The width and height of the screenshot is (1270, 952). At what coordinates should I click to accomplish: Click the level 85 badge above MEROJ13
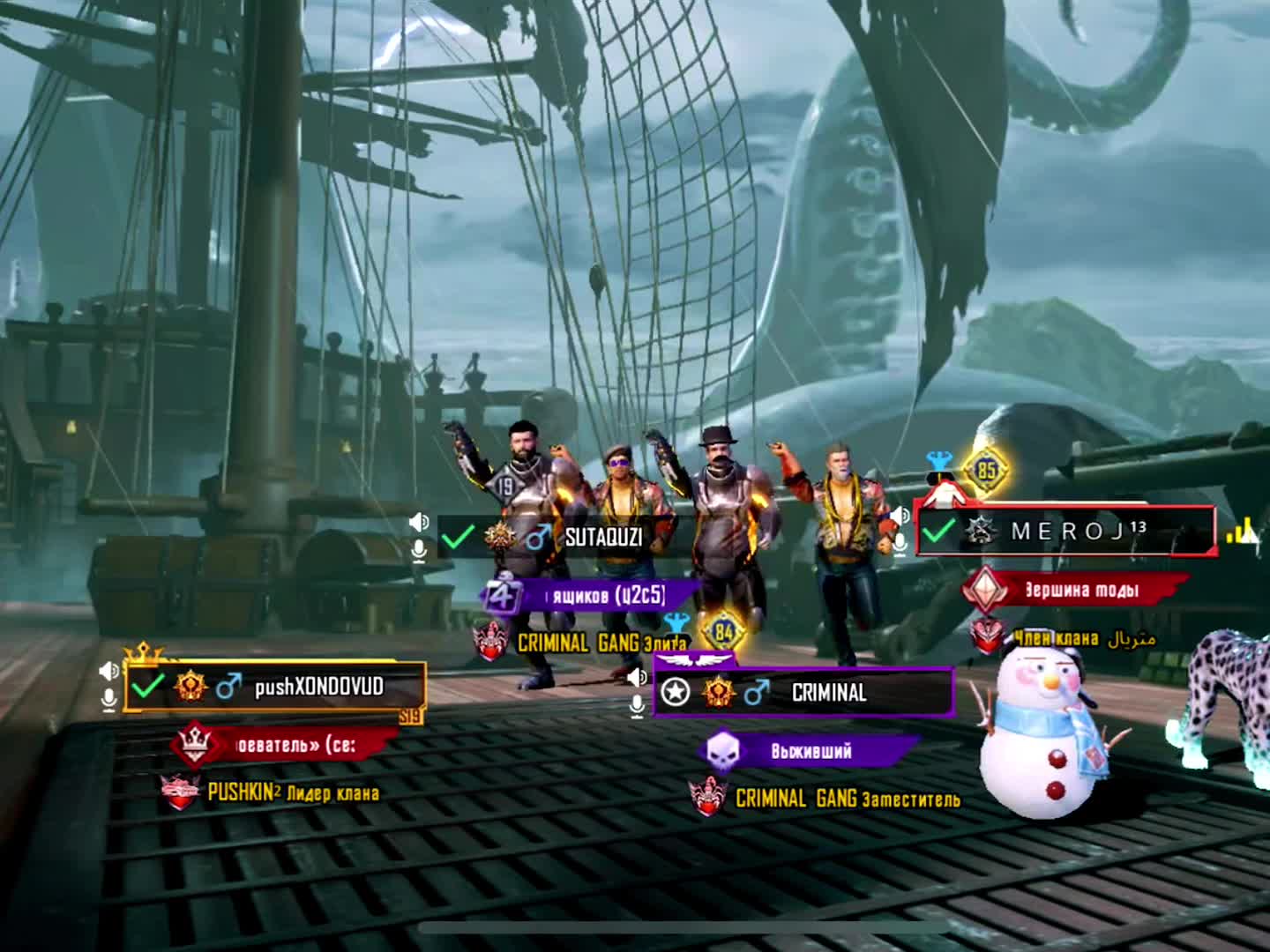point(986,470)
